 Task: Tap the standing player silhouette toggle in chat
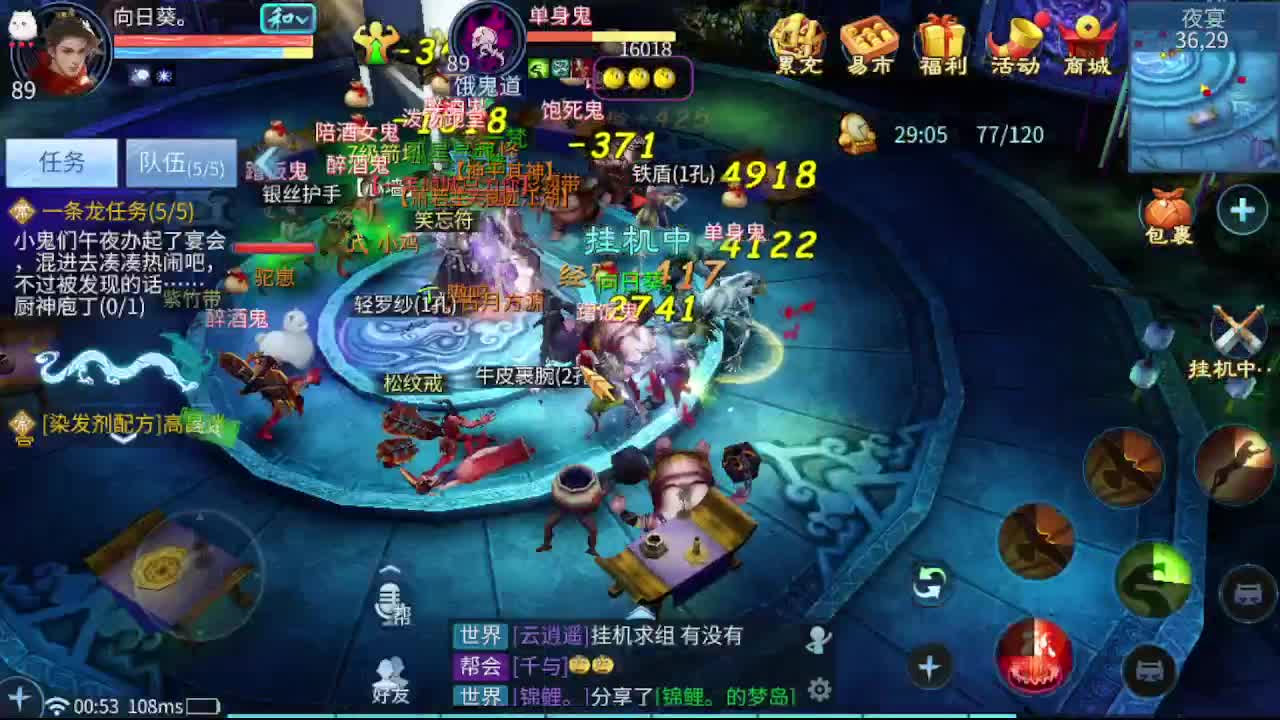point(816,640)
